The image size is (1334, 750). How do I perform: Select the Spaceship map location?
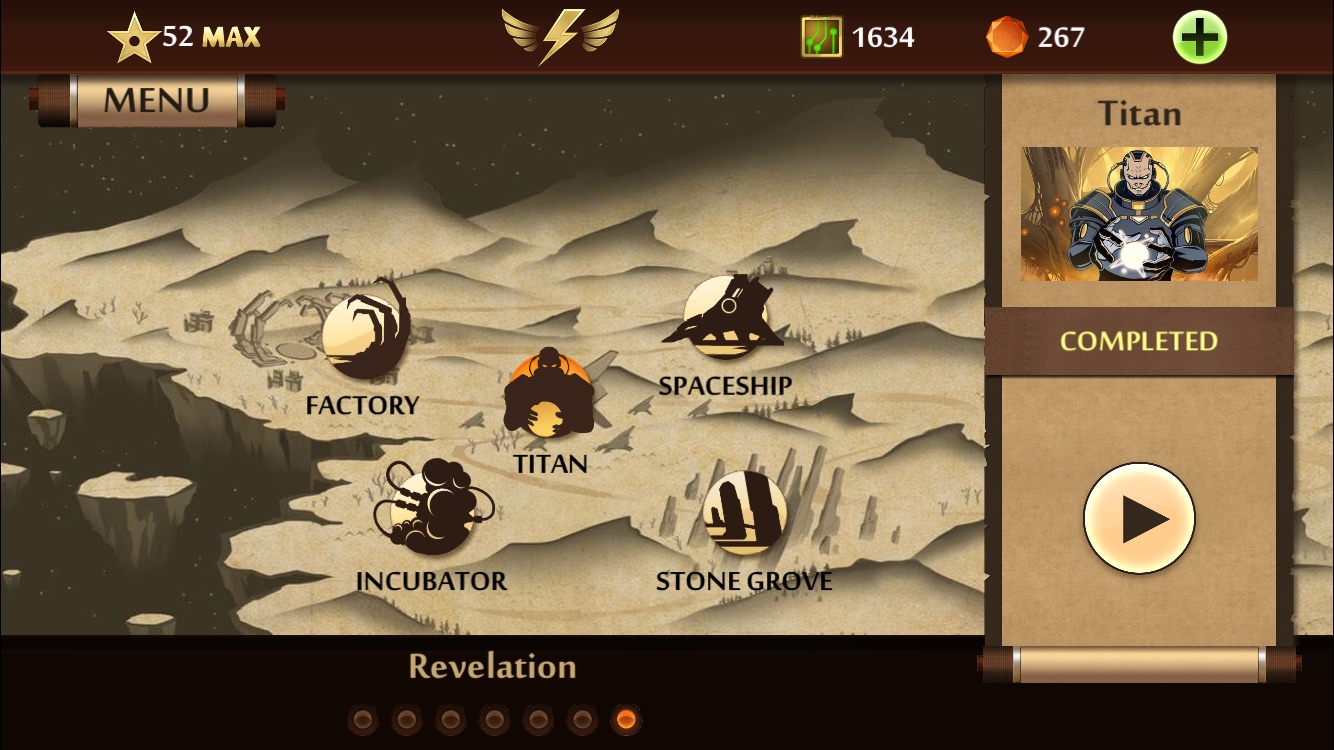725,318
